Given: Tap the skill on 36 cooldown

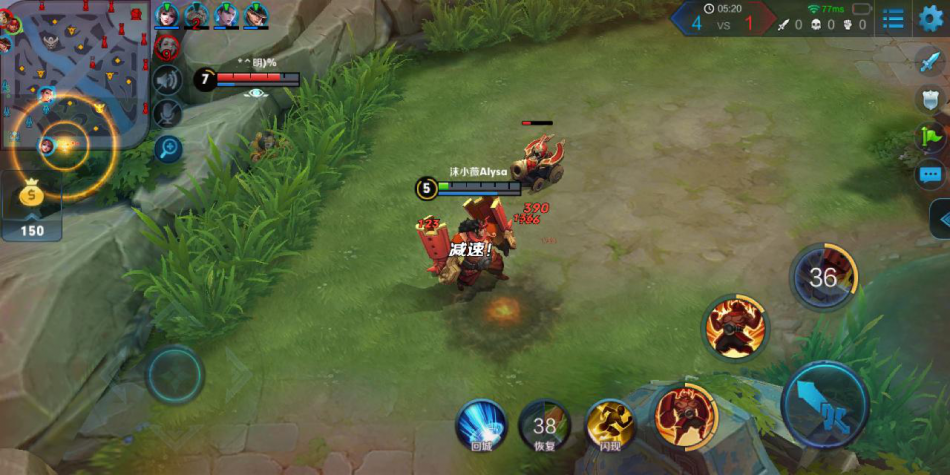Looking at the screenshot, I should coord(823,277).
